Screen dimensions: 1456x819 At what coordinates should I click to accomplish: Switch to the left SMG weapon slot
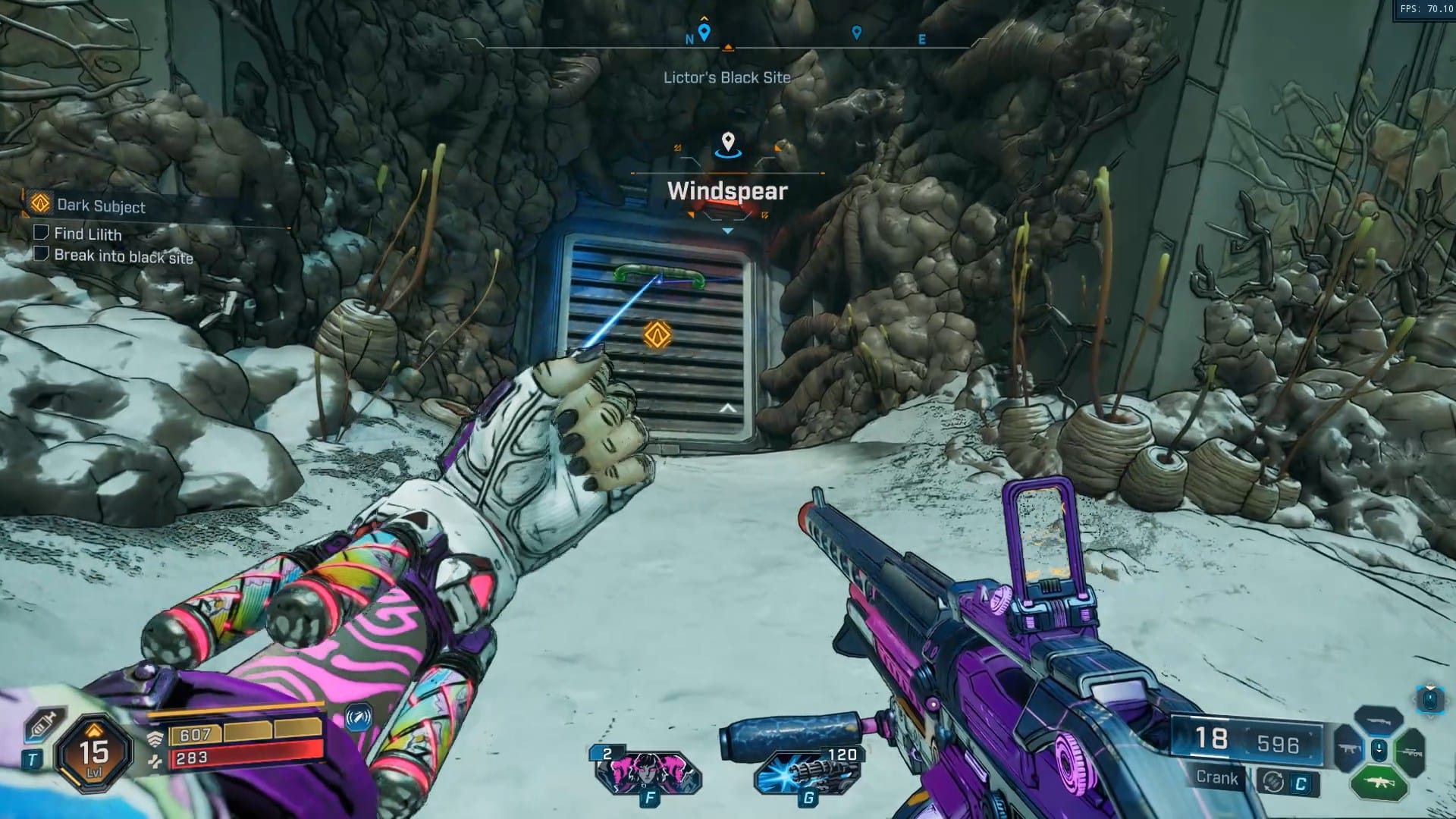pos(1349,749)
